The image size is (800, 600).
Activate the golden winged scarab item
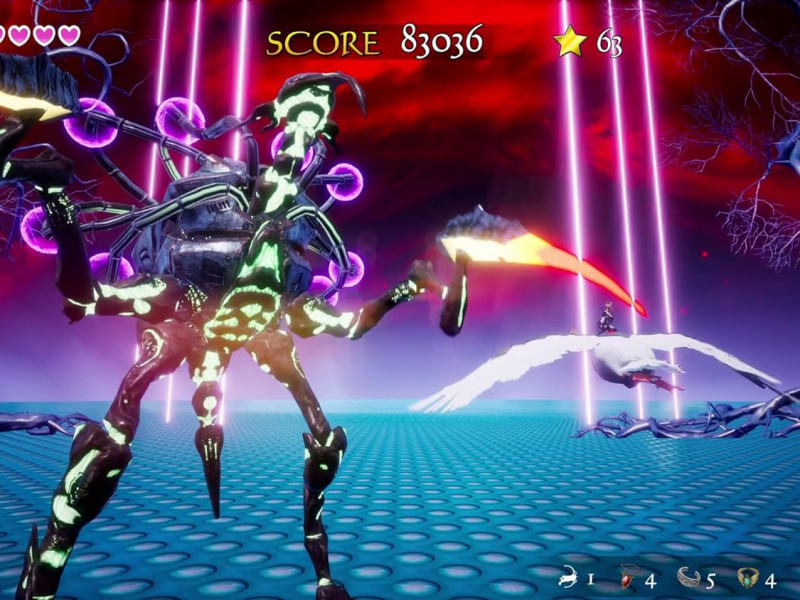748,577
